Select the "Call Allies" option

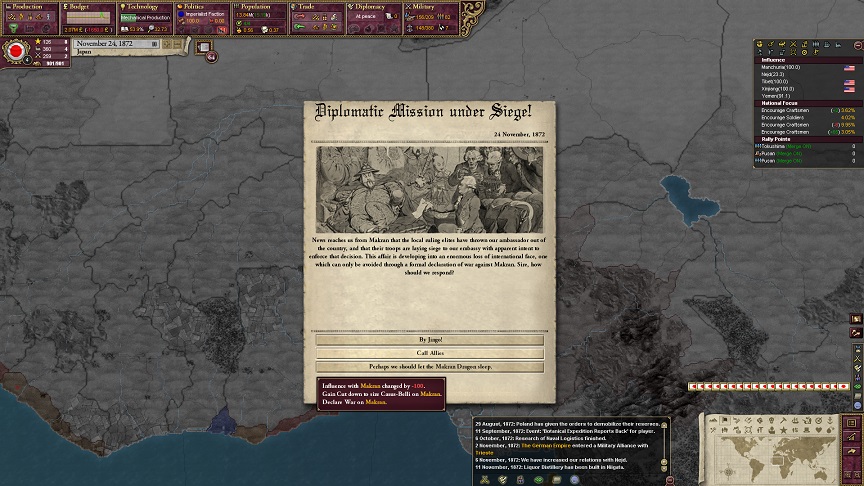tap(430, 353)
